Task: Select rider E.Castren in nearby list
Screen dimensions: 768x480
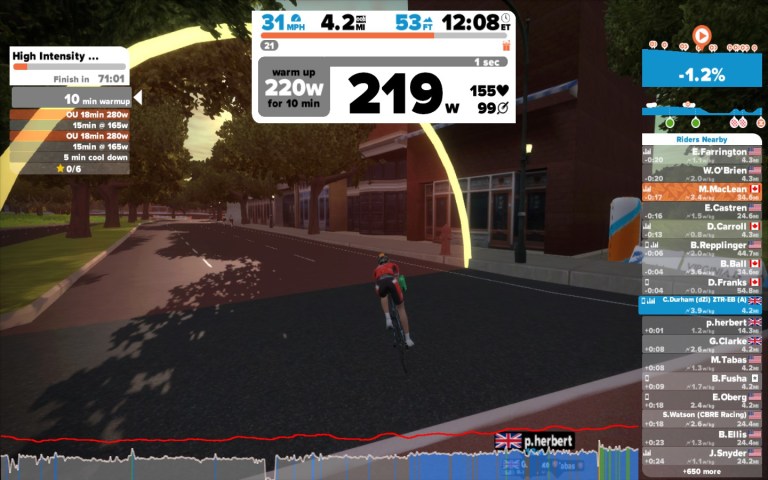Action: [x=703, y=210]
